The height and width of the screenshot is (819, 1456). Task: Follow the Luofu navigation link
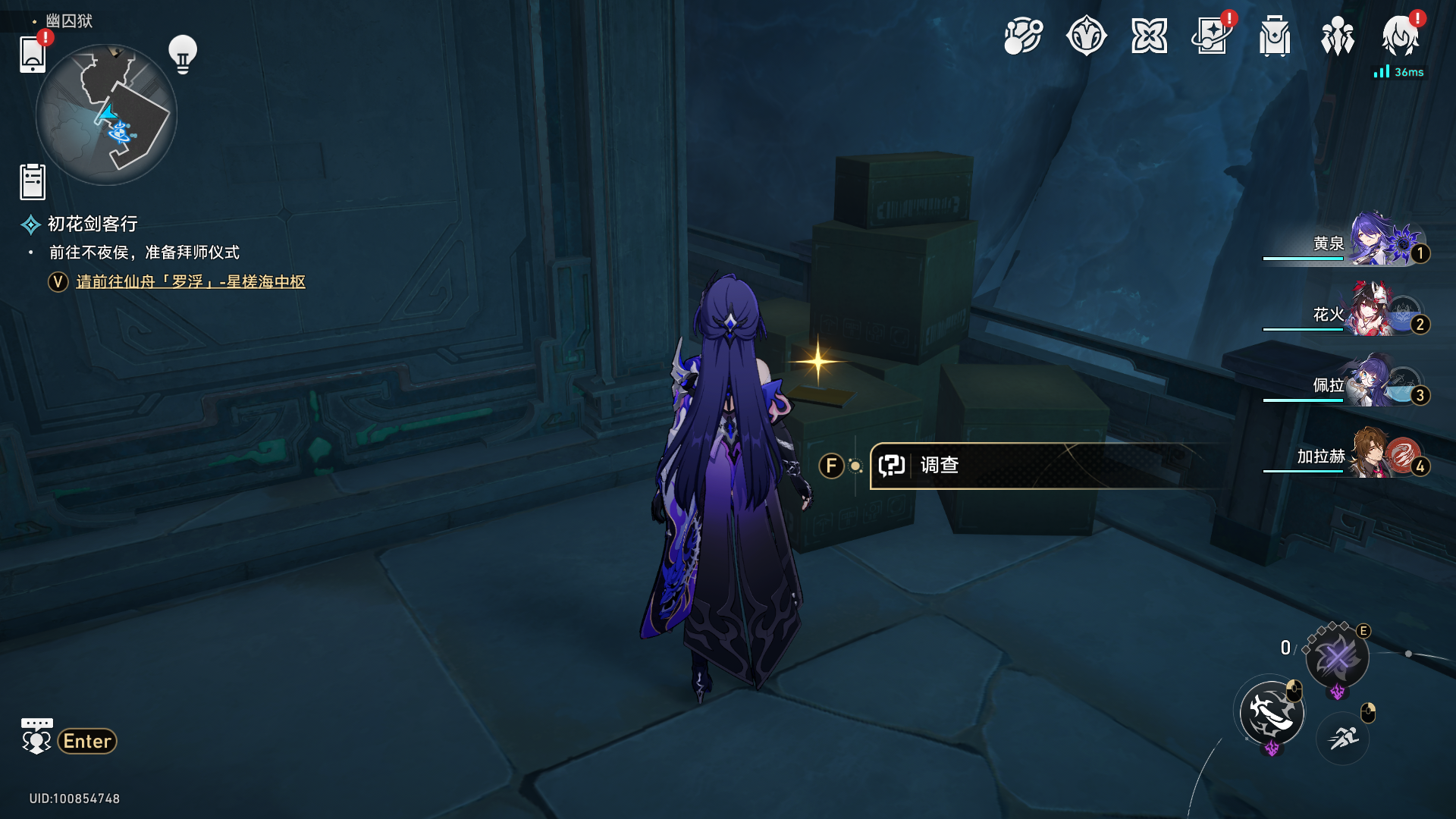click(190, 282)
